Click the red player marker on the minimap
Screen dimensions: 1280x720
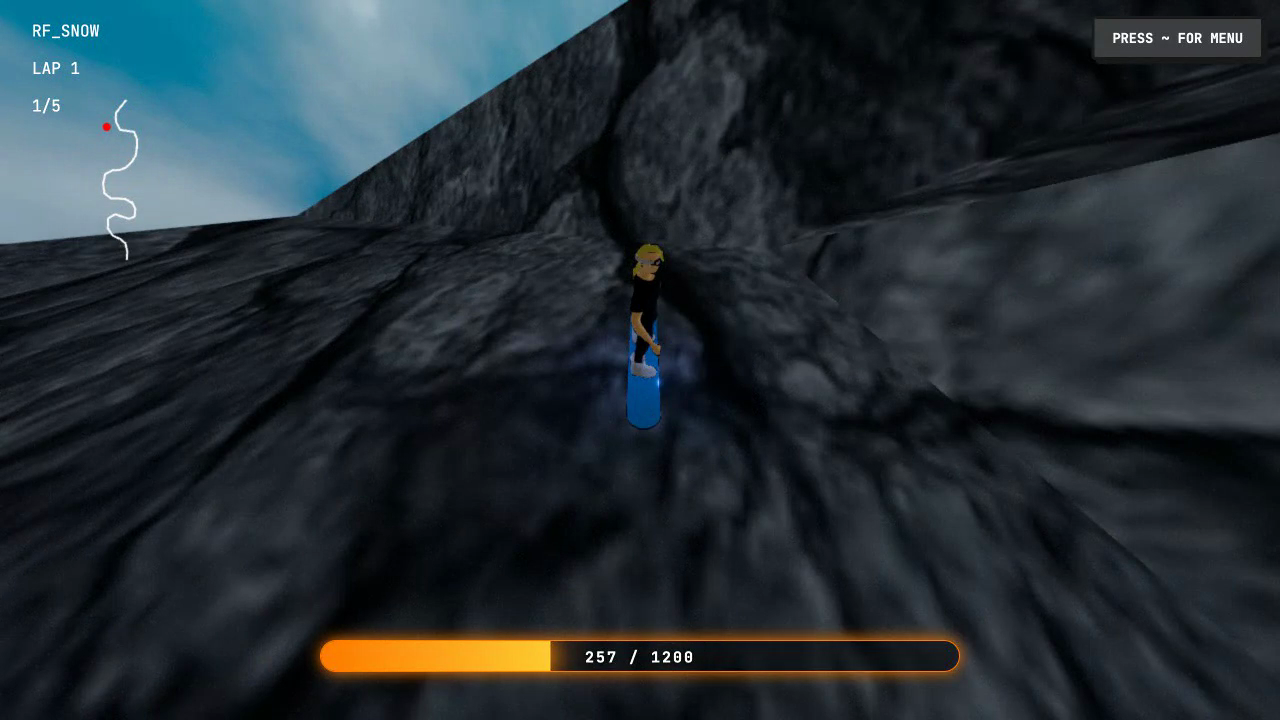click(106, 126)
